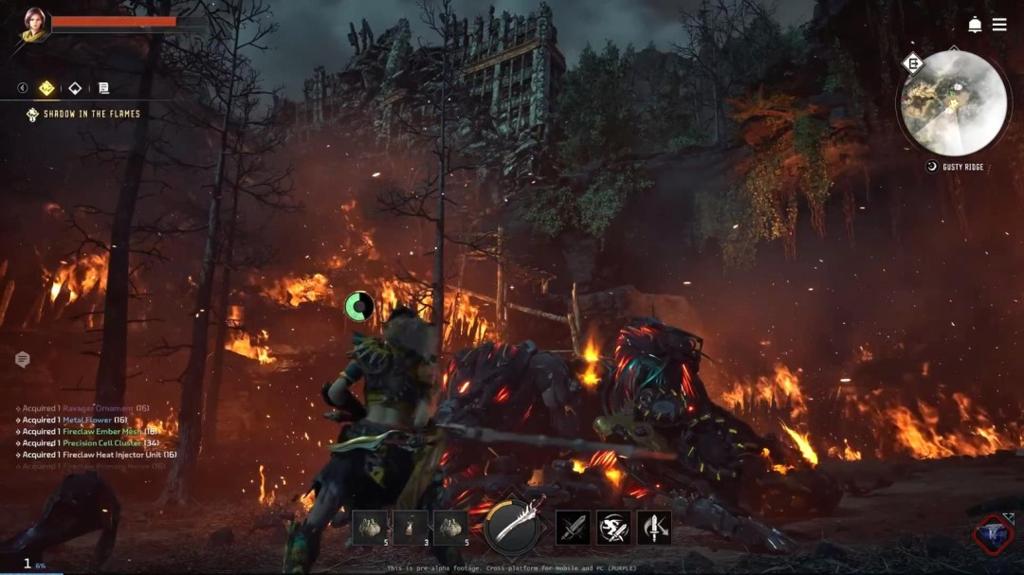Viewport: 1024px width, 575px height.
Task: Click the exit arrow icon beside minimap
Action: [912, 64]
